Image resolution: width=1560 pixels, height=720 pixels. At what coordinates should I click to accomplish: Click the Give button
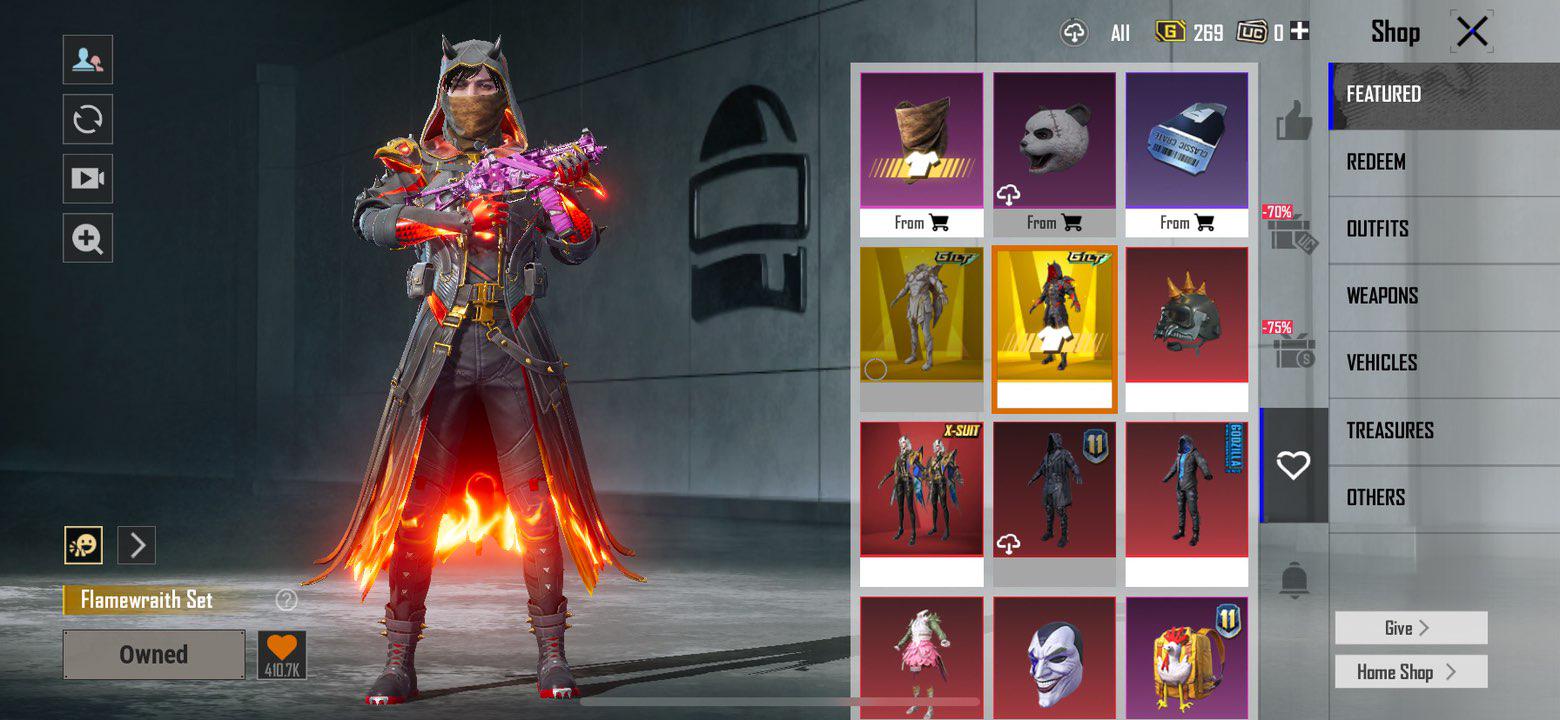[1410, 628]
